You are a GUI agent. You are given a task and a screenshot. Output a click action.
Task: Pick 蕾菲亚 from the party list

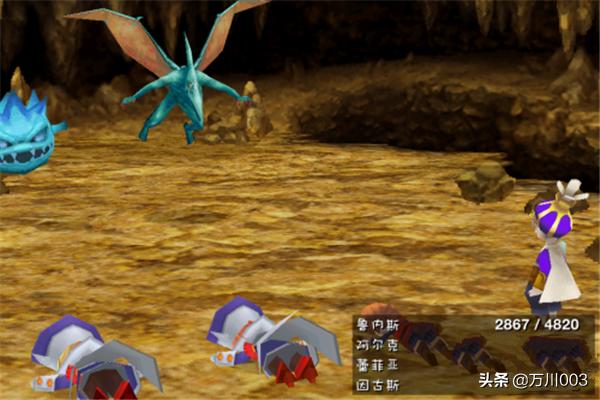(x=375, y=362)
